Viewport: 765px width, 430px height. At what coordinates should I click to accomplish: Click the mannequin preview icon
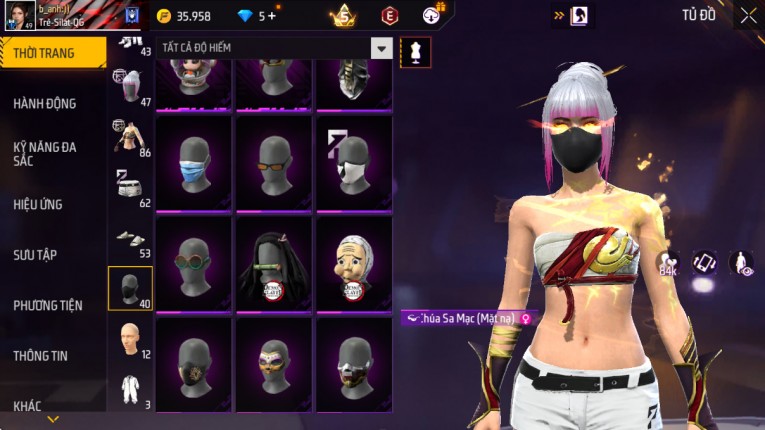416,52
